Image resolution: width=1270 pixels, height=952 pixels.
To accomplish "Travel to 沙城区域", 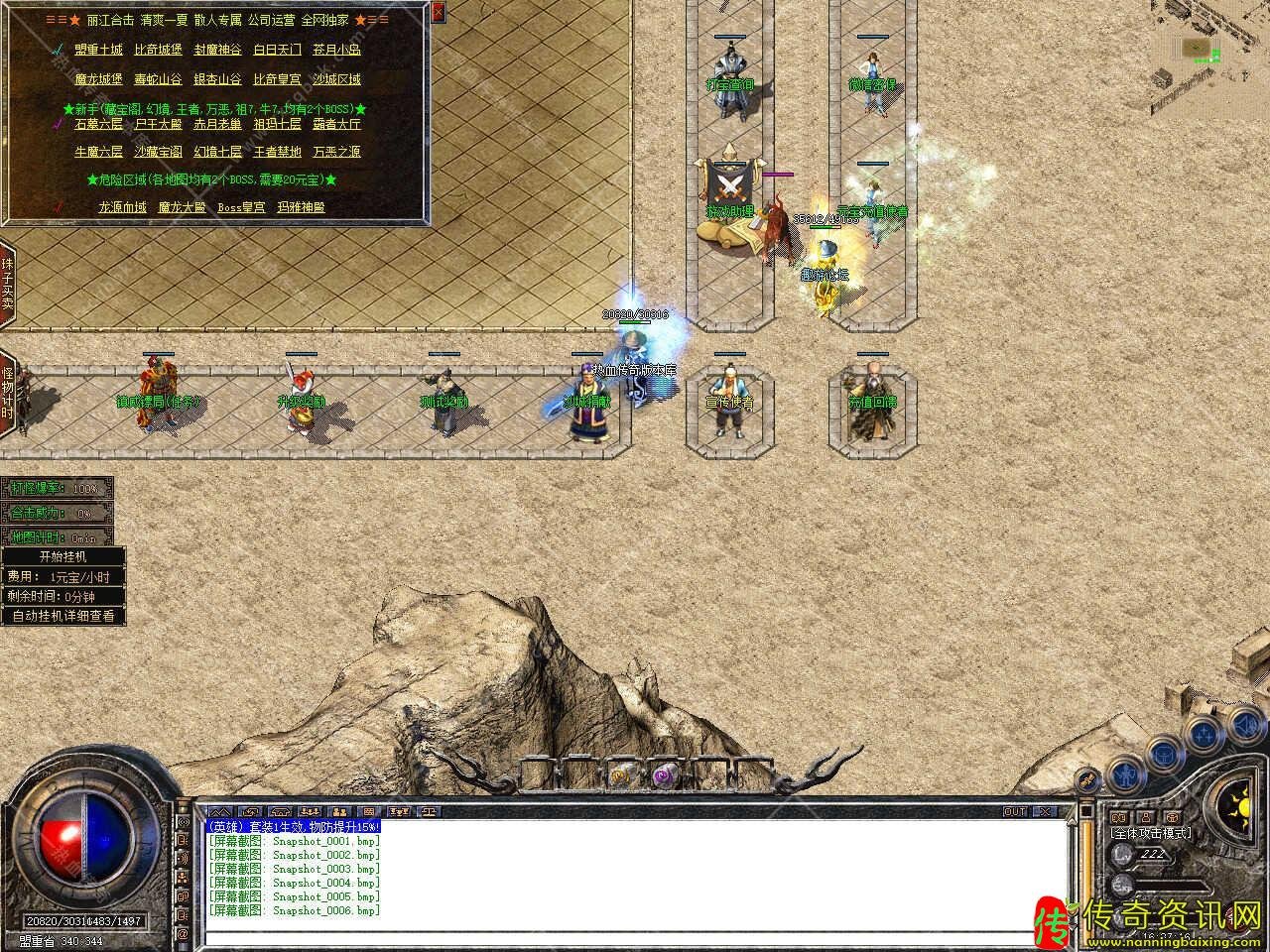I will [x=336, y=79].
